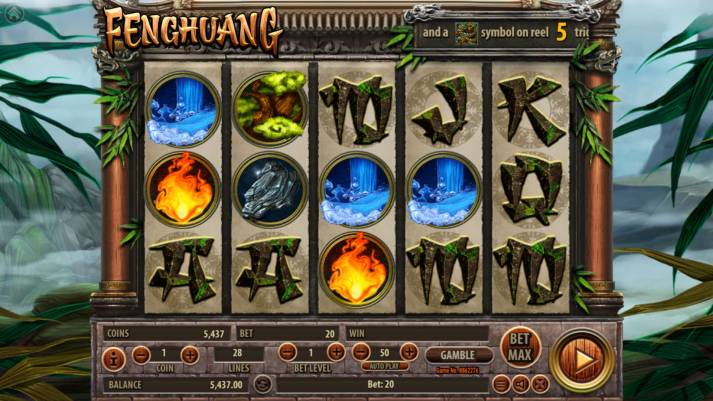Increase the auto play spin count
Viewport: 713px width, 401px height.
[x=409, y=352]
